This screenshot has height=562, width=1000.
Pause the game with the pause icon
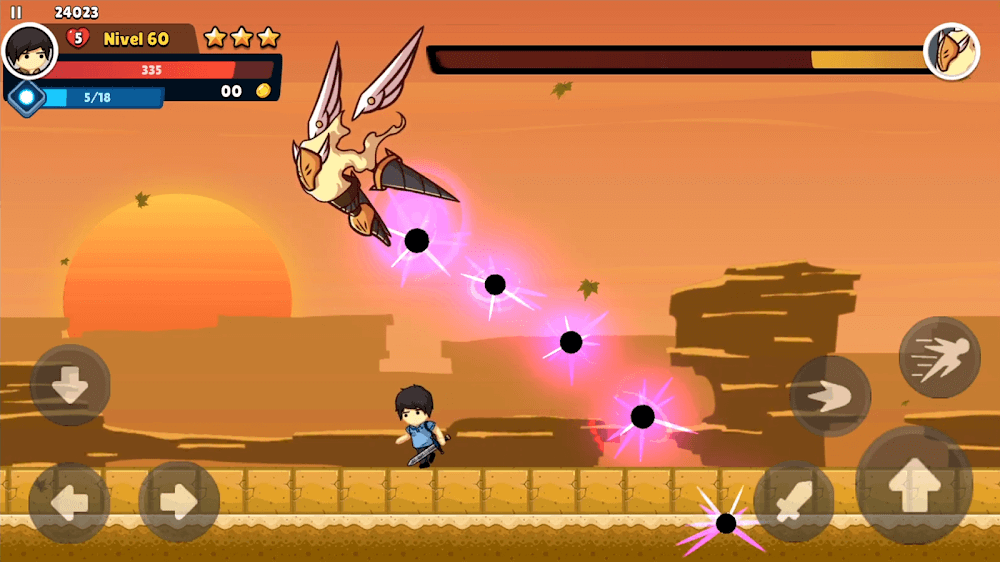point(16,13)
